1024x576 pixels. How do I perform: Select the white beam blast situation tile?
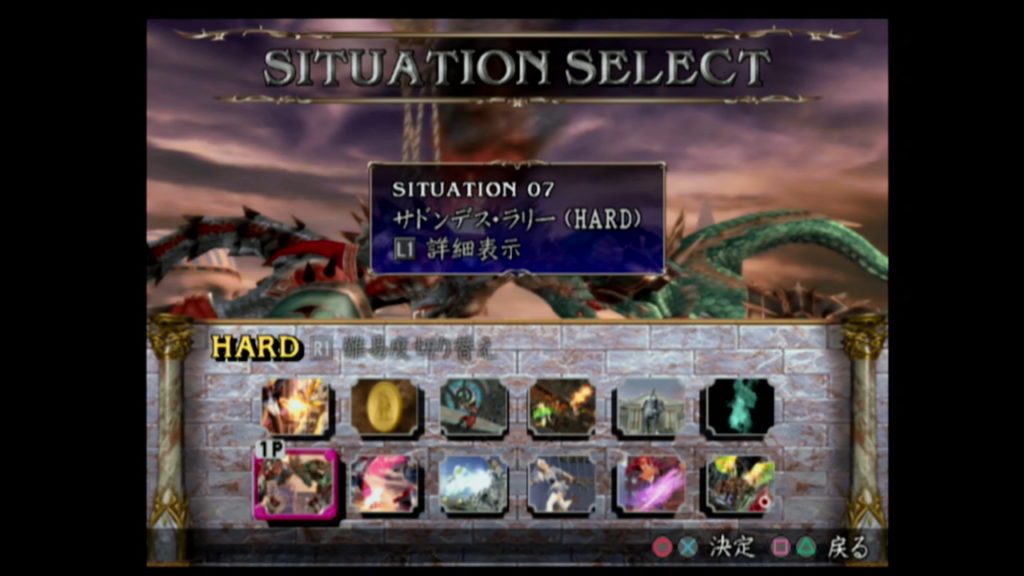coord(473,484)
